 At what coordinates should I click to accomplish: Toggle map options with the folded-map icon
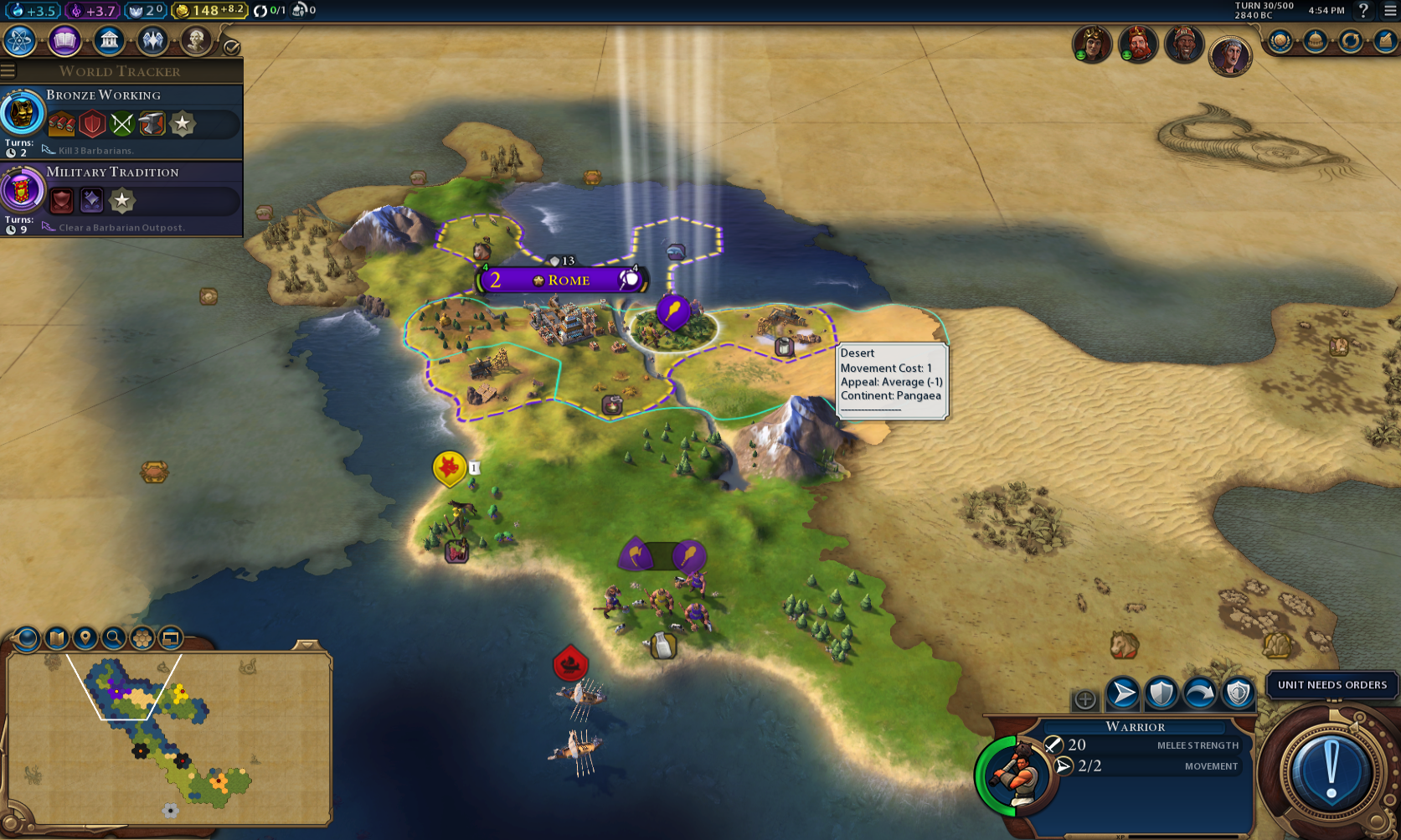click(x=55, y=638)
